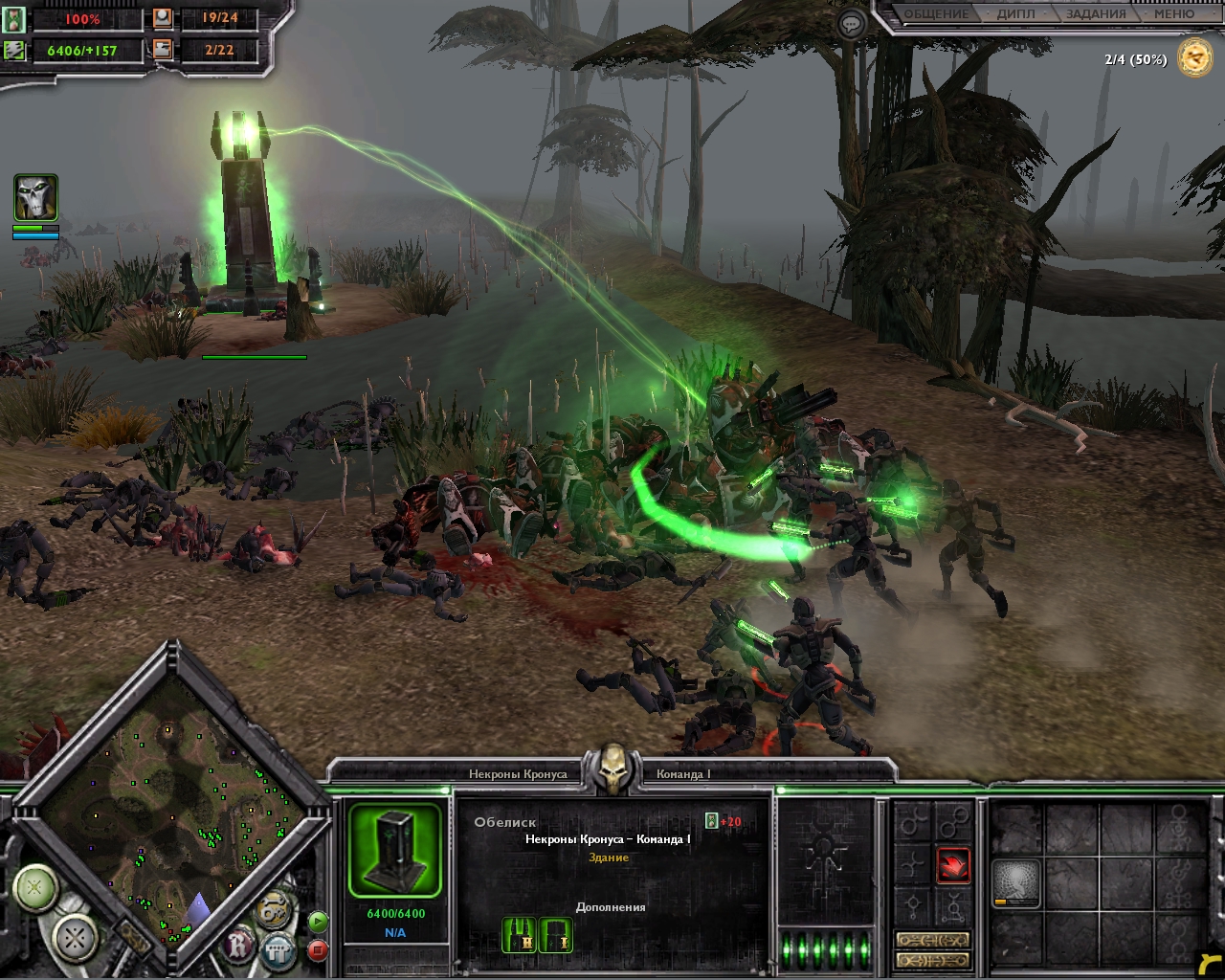Click the golden gears round button

pos(275,906)
